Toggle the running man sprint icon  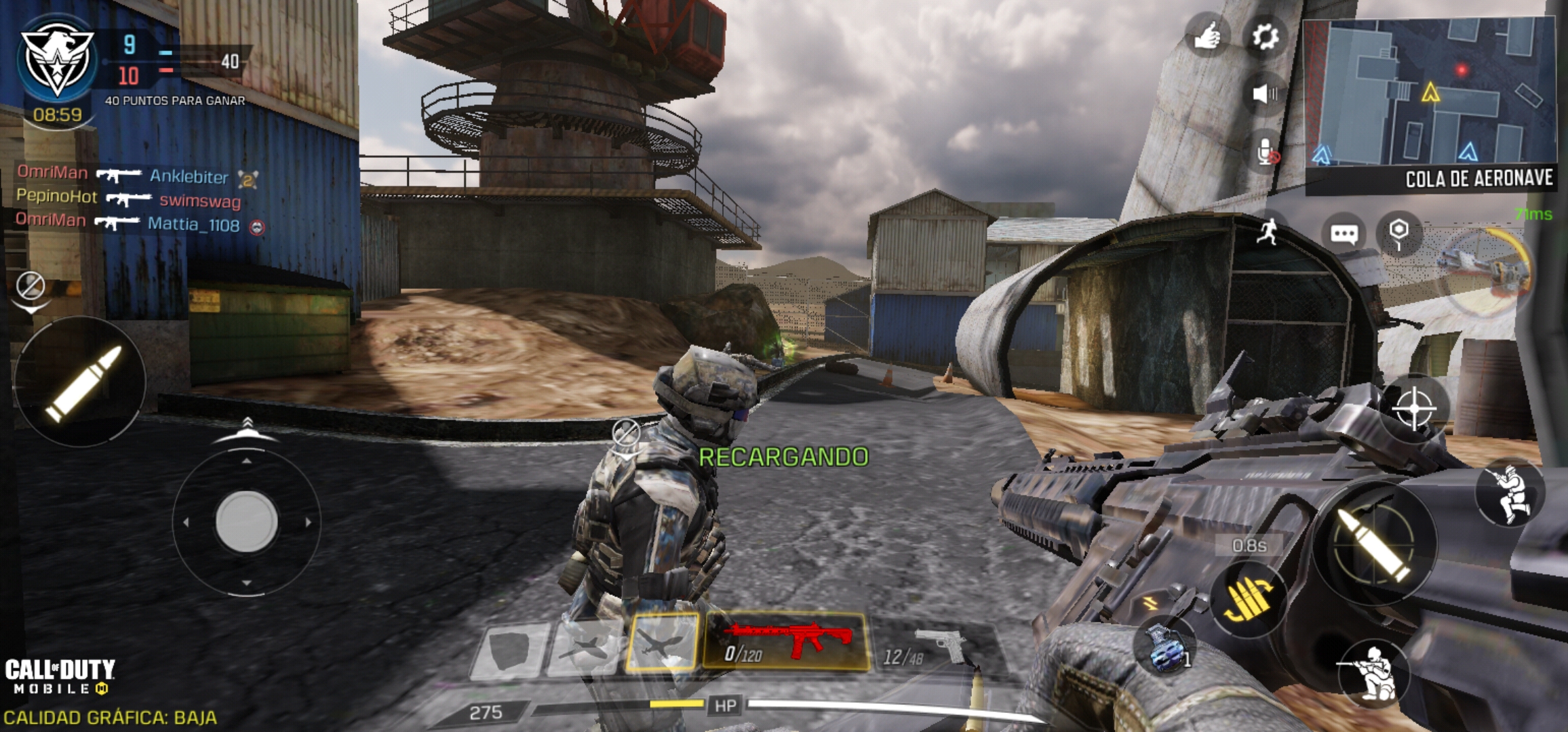tap(1268, 232)
